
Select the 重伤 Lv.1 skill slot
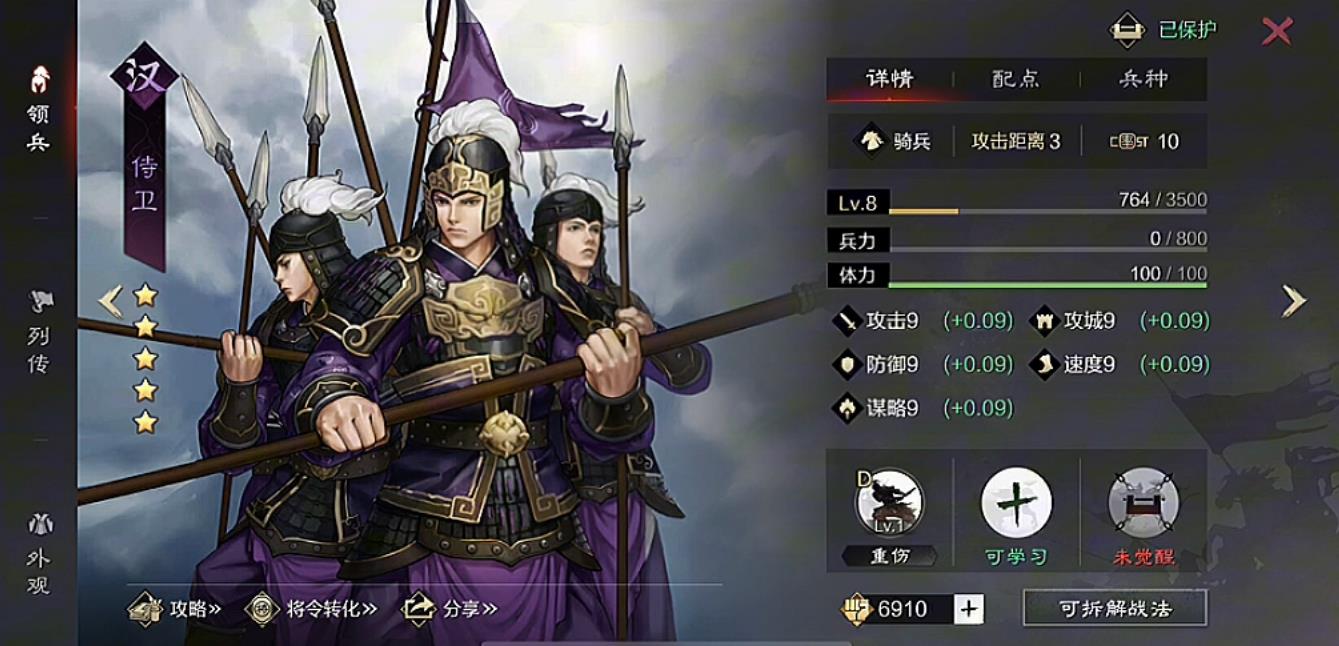[x=889, y=503]
